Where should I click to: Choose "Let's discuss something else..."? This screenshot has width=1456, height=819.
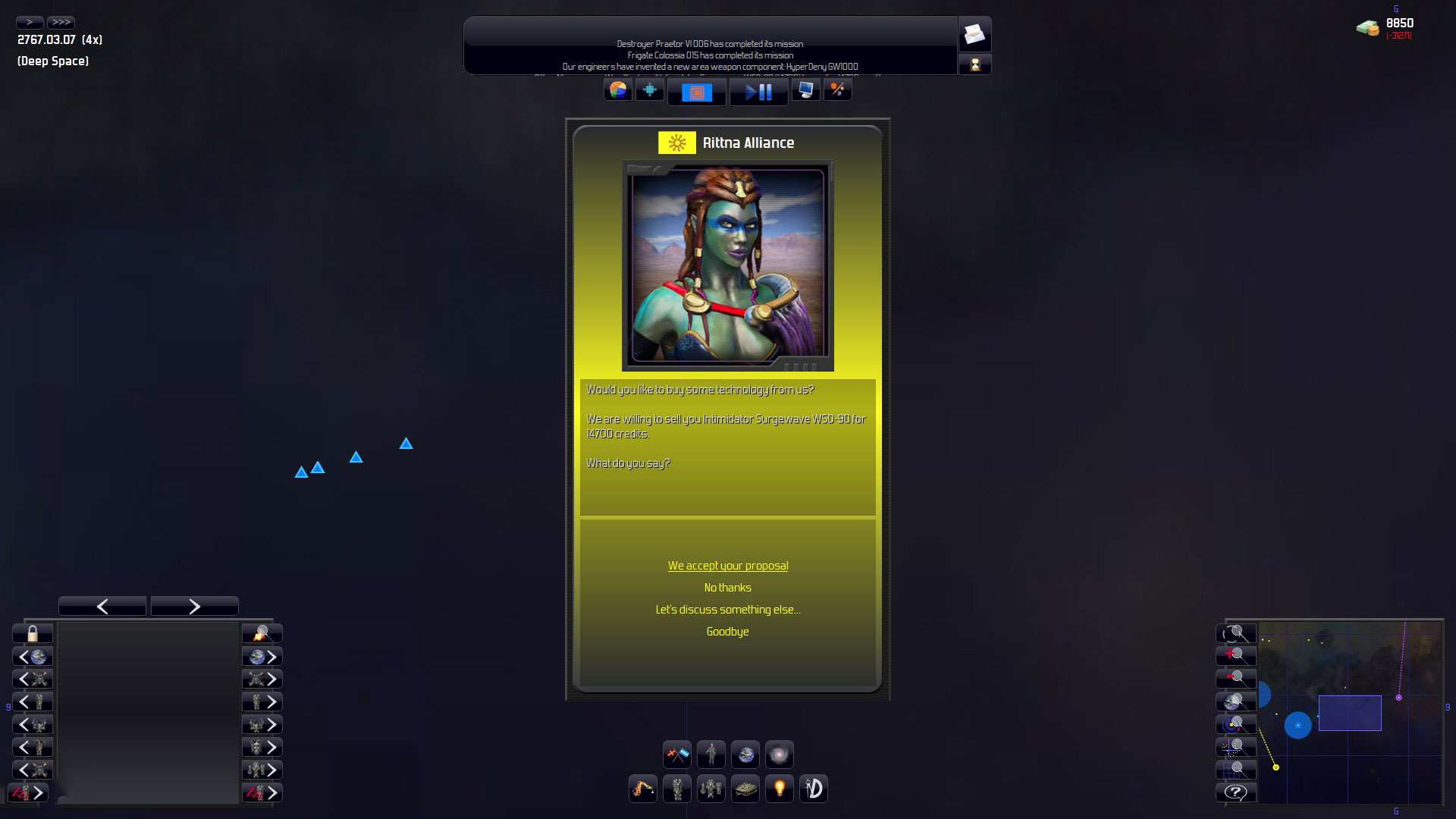727,610
